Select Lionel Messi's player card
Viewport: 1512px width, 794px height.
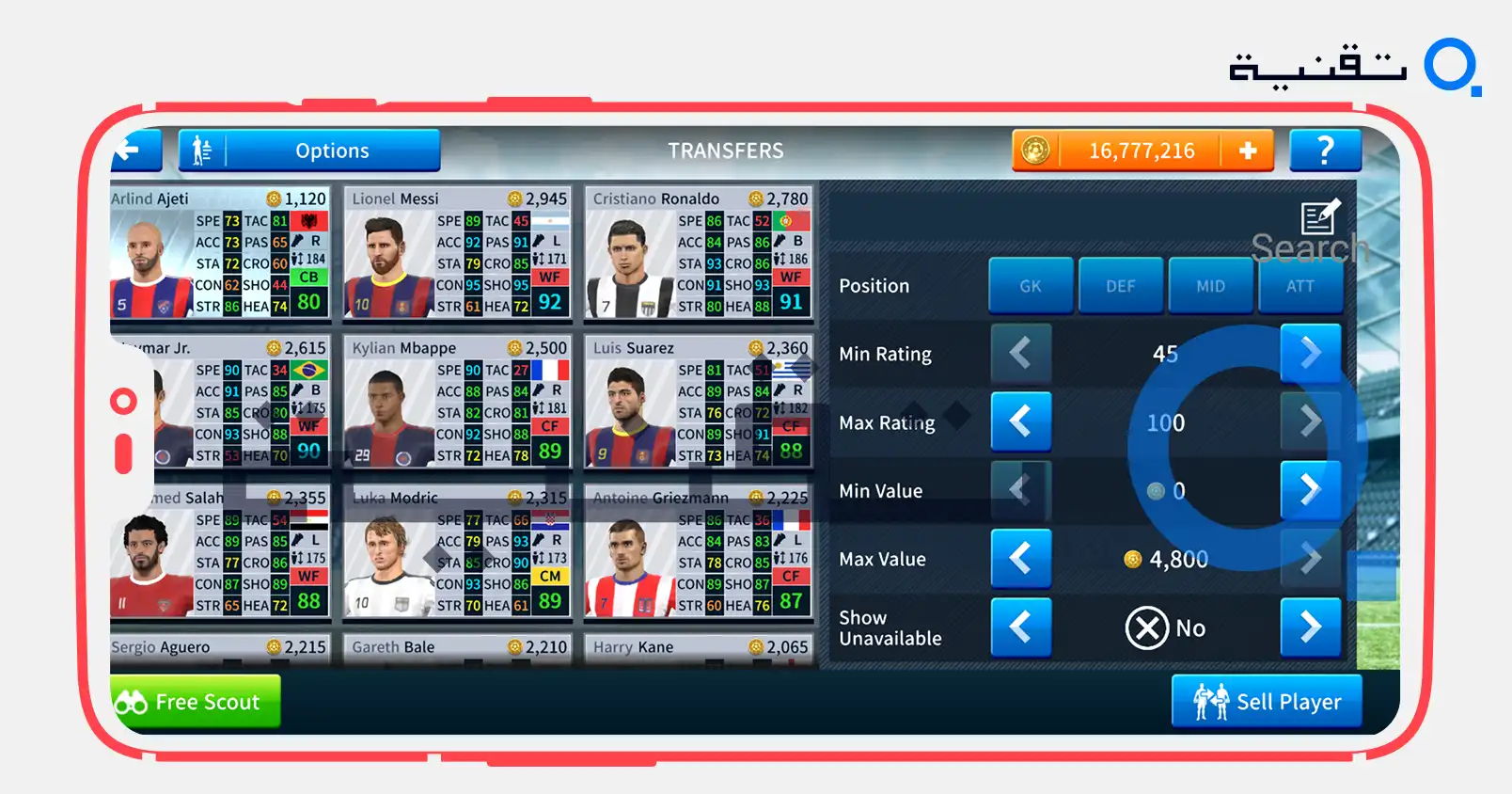[458, 253]
